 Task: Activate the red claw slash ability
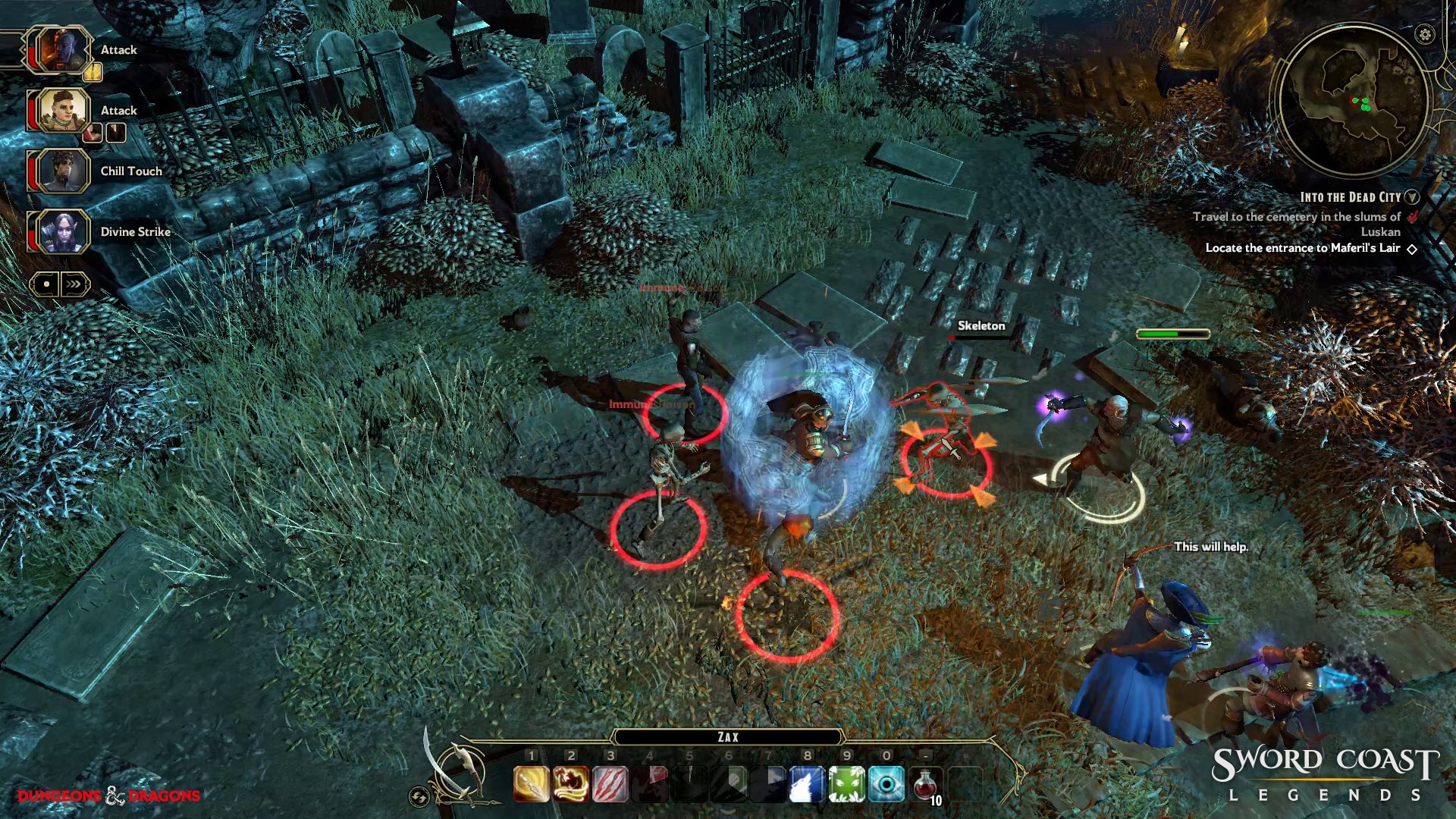tap(610, 784)
